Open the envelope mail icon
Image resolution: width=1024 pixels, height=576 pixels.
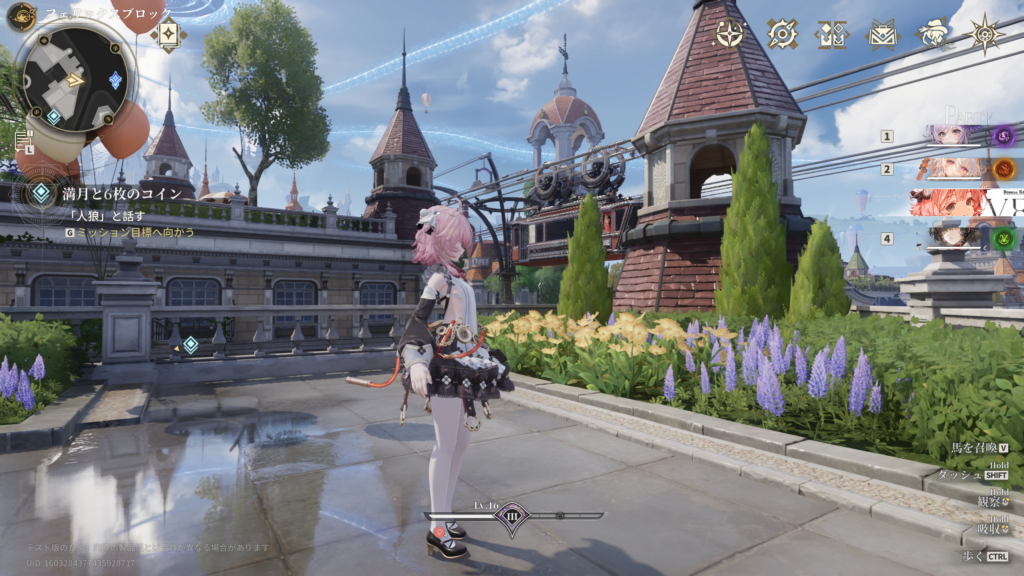[882, 34]
